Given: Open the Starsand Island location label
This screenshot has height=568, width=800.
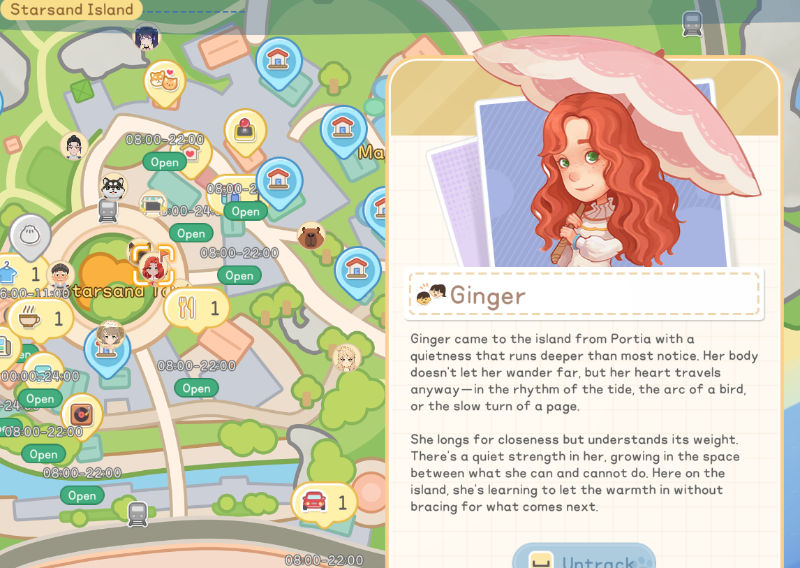Looking at the screenshot, I should 72,10.
